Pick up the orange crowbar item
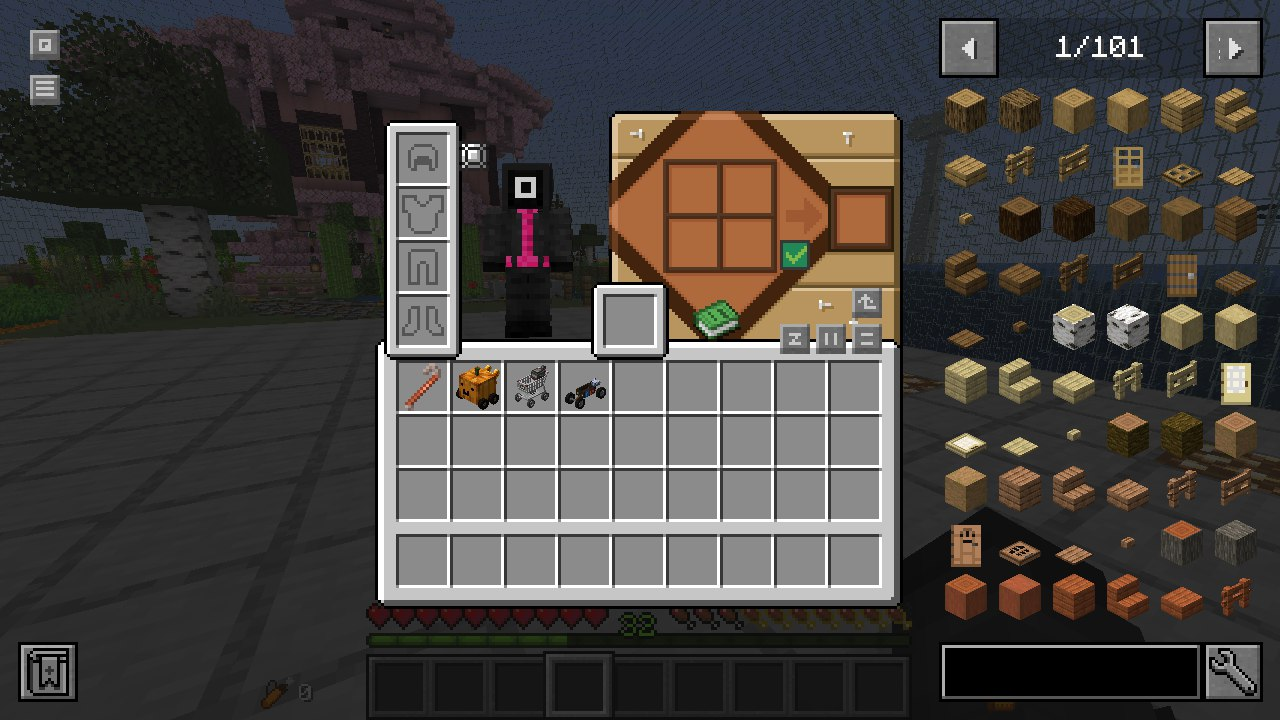 (x=423, y=387)
